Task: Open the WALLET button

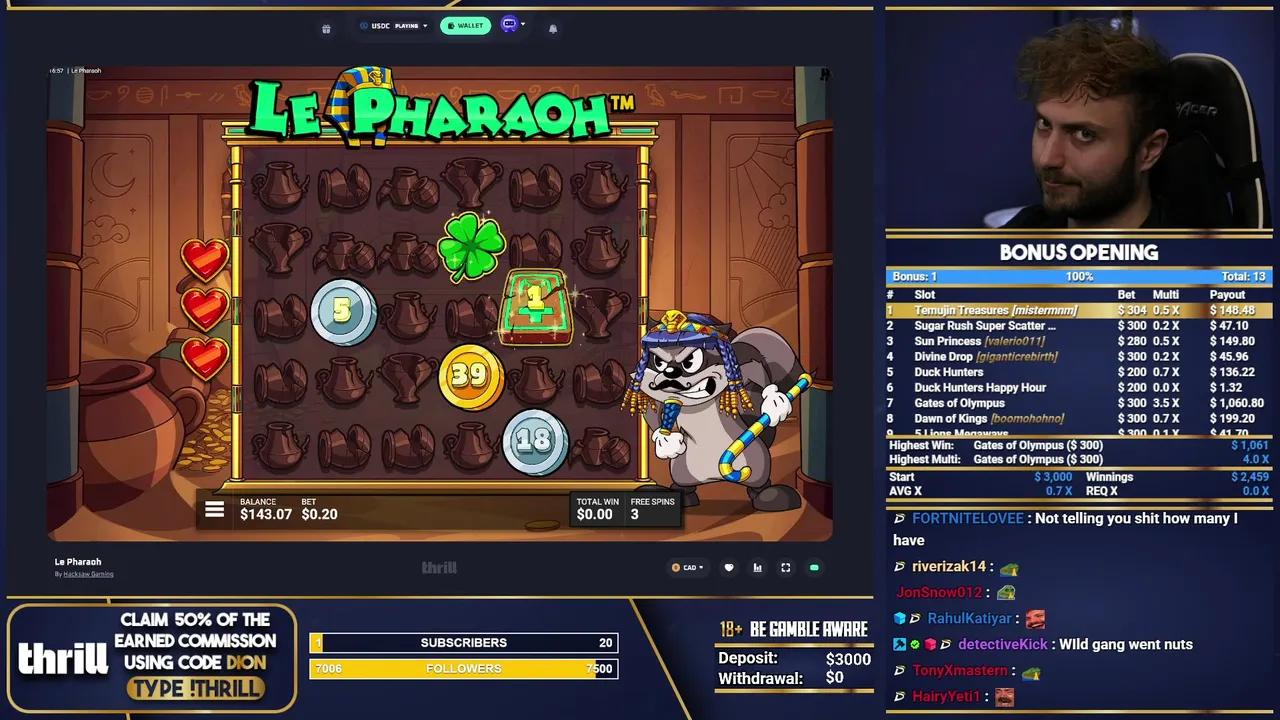Action: coord(465,25)
